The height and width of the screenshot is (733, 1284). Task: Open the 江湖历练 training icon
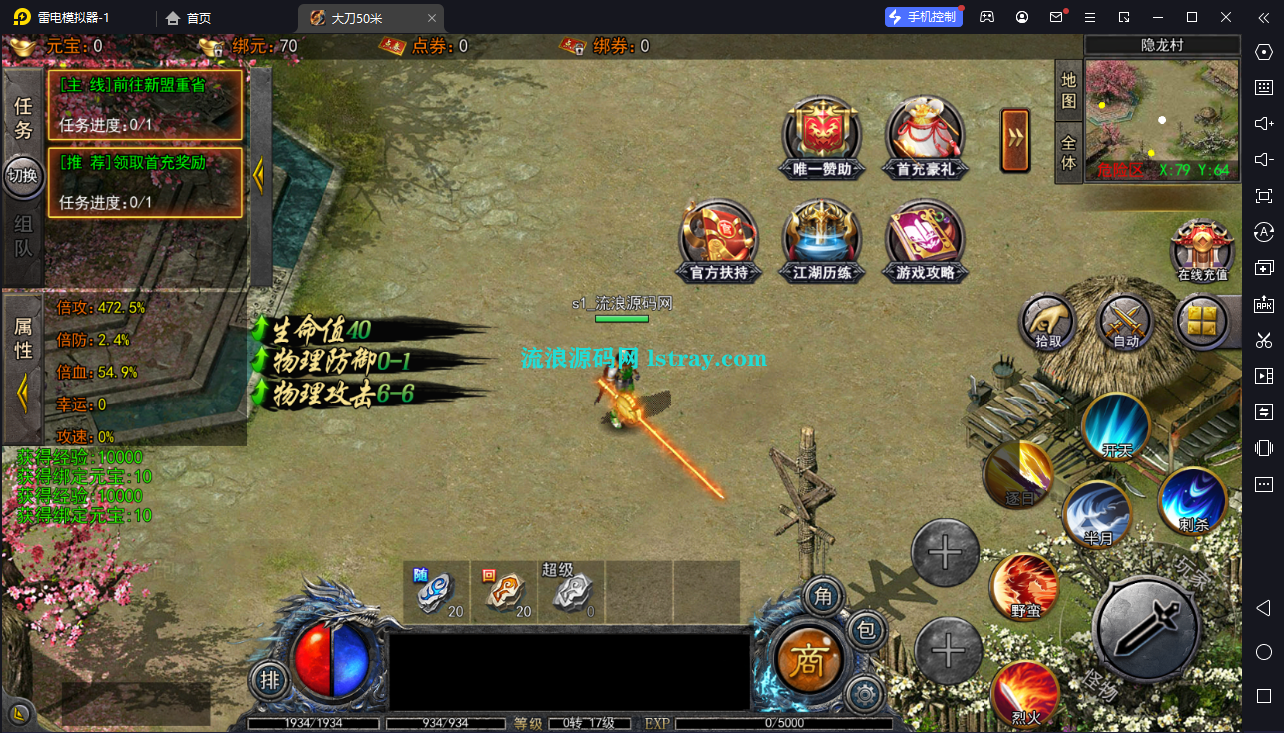pyautogui.click(x=822, y=240)
